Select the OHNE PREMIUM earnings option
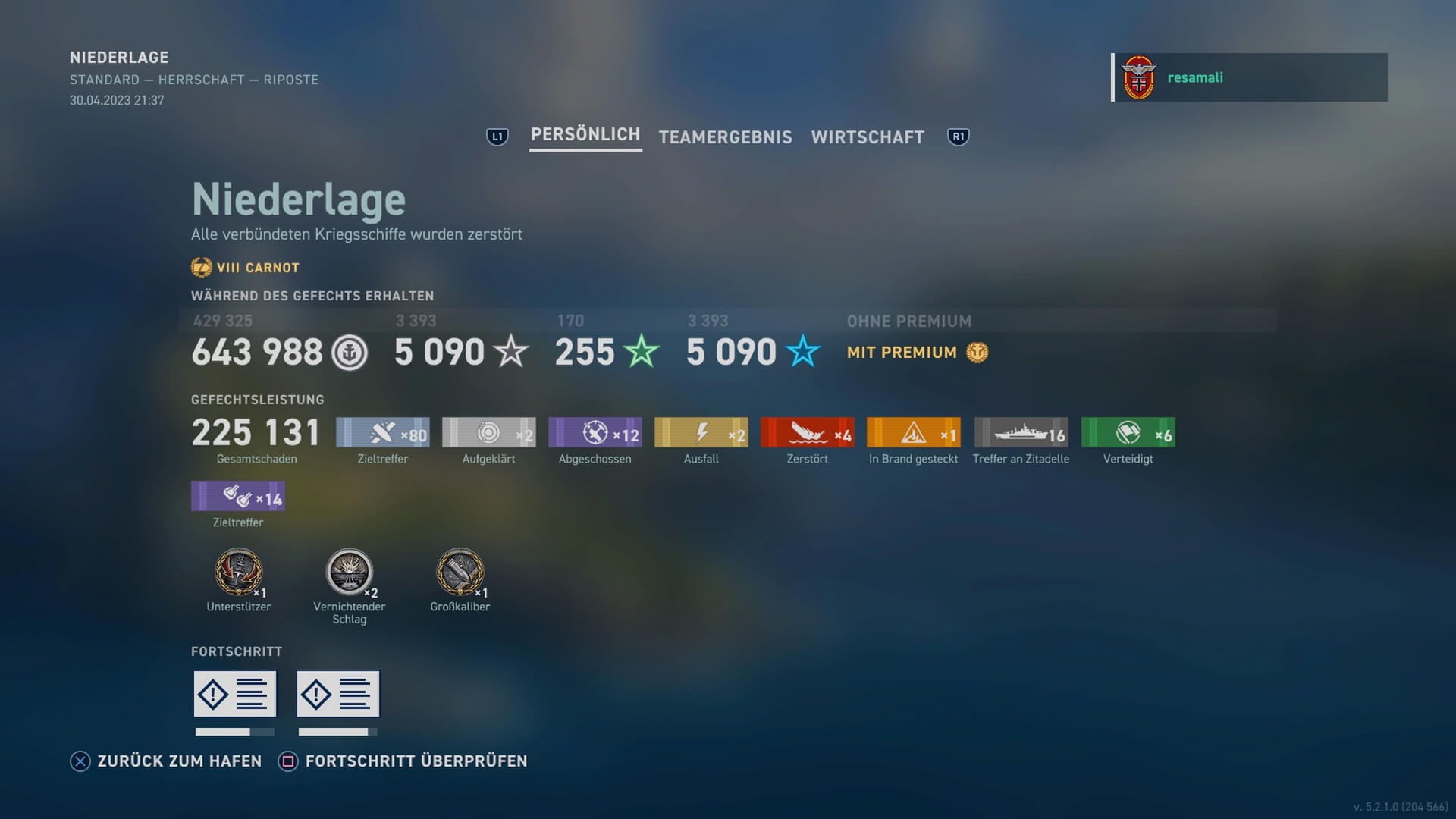 [x=908, y=321]
